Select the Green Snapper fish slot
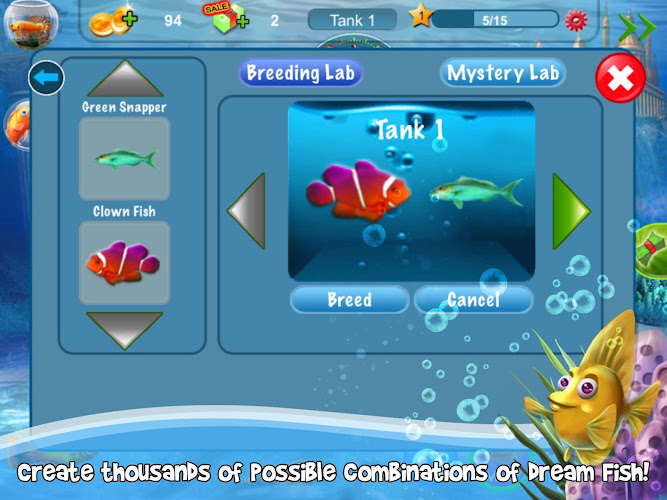Screen dimensions: 667x500 [x=124, y=158]
